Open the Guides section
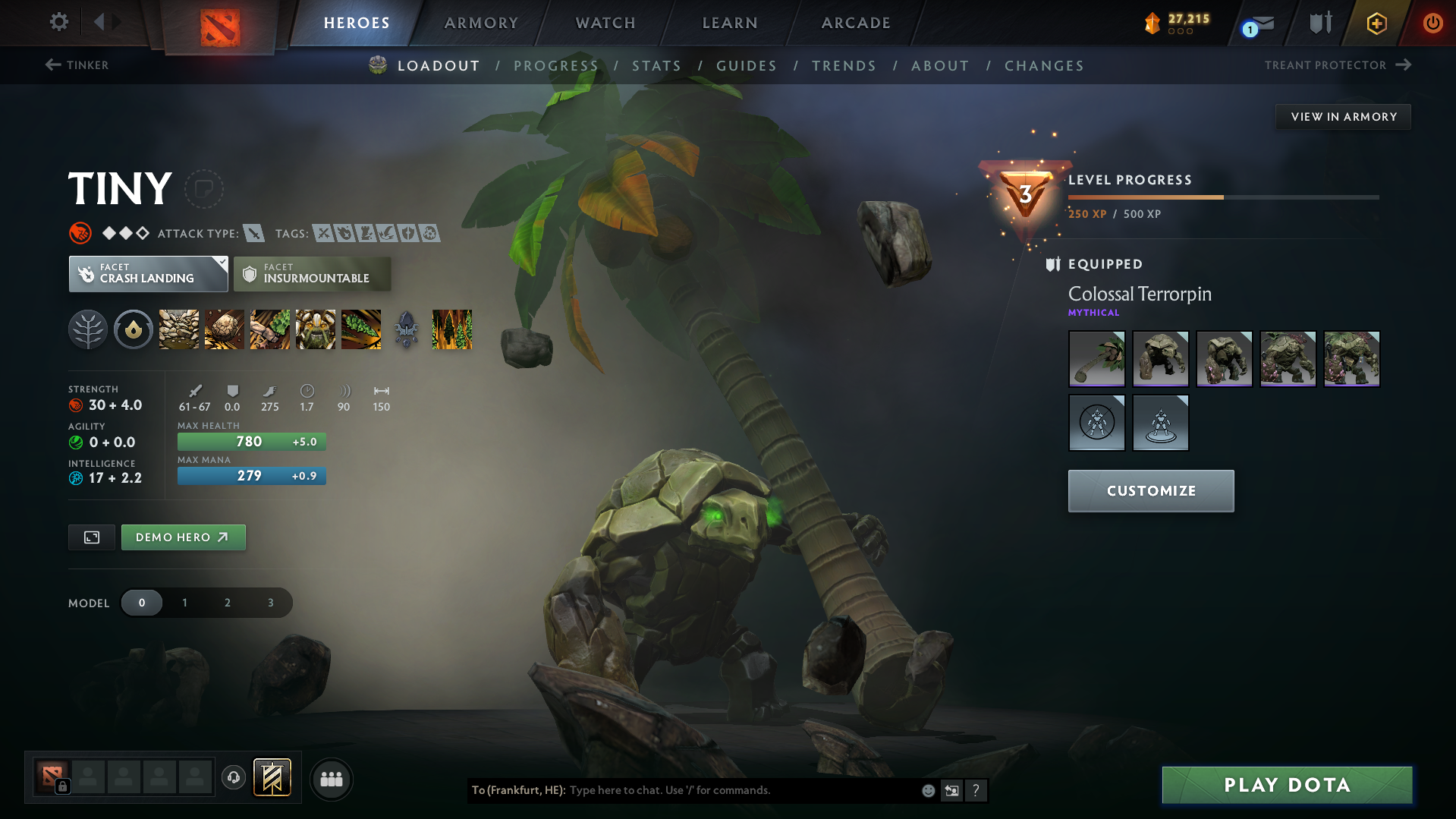This screenshot has height=819, width=1456. tap(747, 66)
